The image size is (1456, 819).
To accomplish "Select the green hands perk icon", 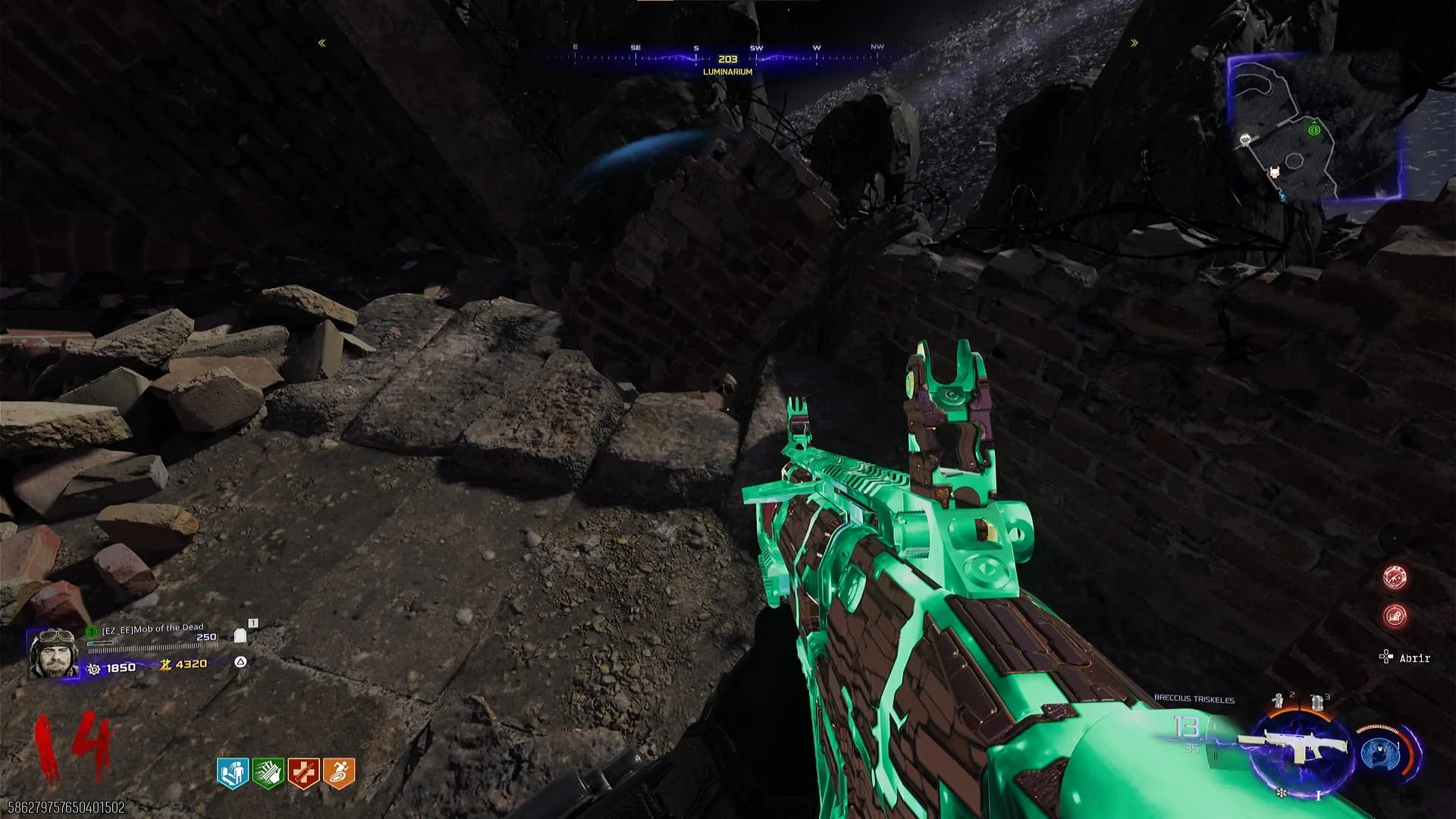I will pyautogui.click(x=268, y=773).
